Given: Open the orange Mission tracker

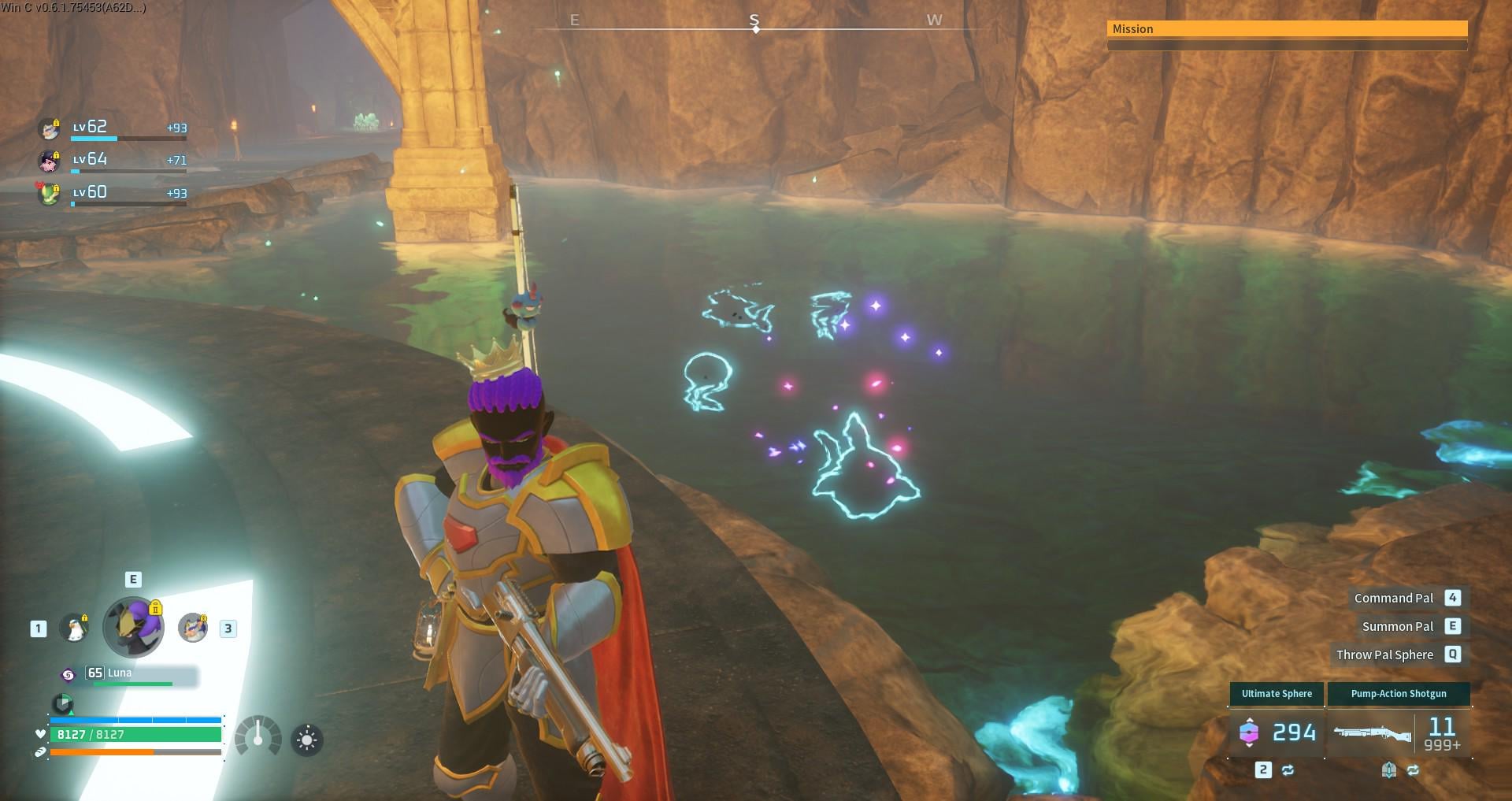Looking at the screenshot, I should pyautogui.click(x=1287, y=29).
